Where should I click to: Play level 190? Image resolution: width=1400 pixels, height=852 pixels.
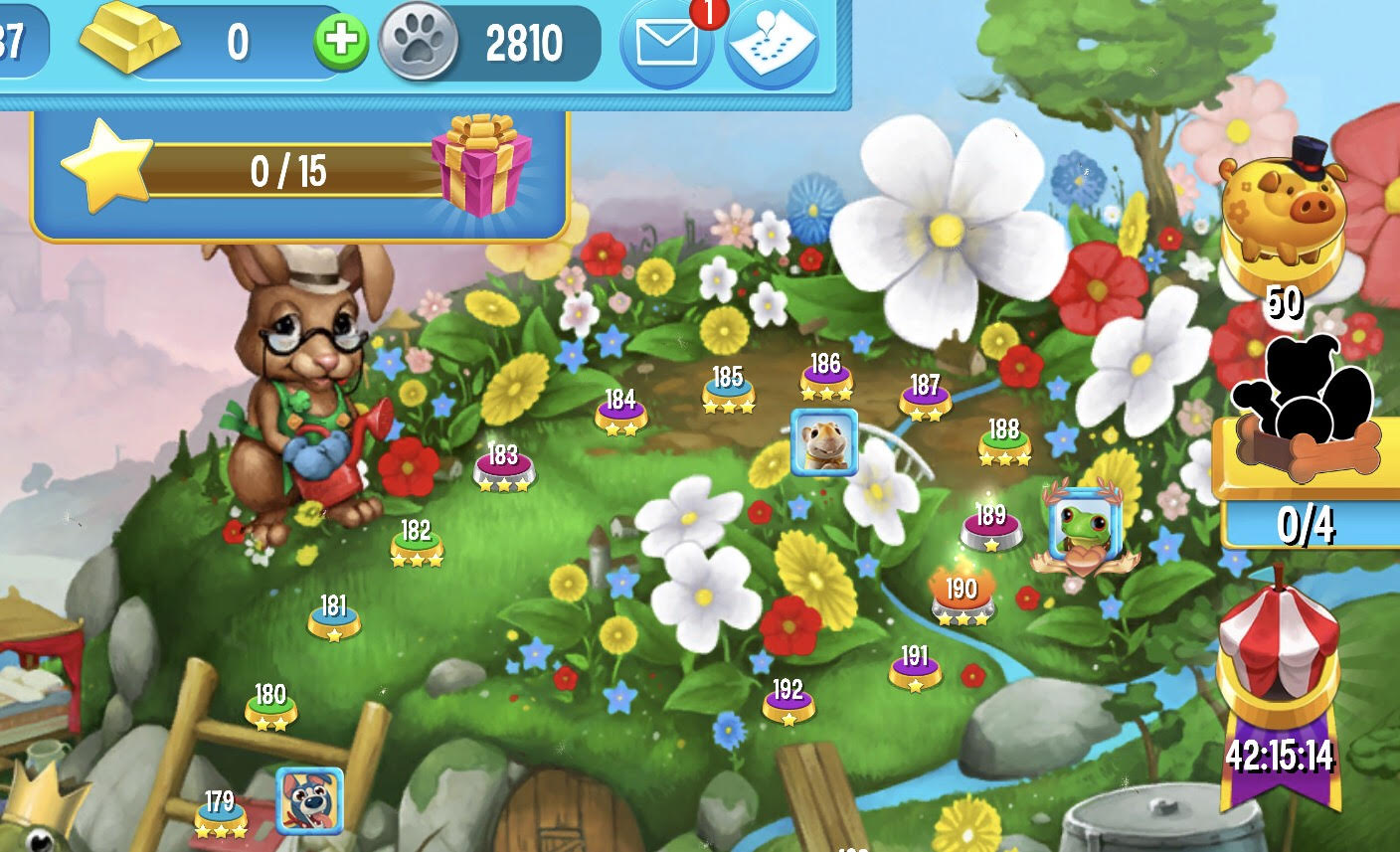coord(961,596)
